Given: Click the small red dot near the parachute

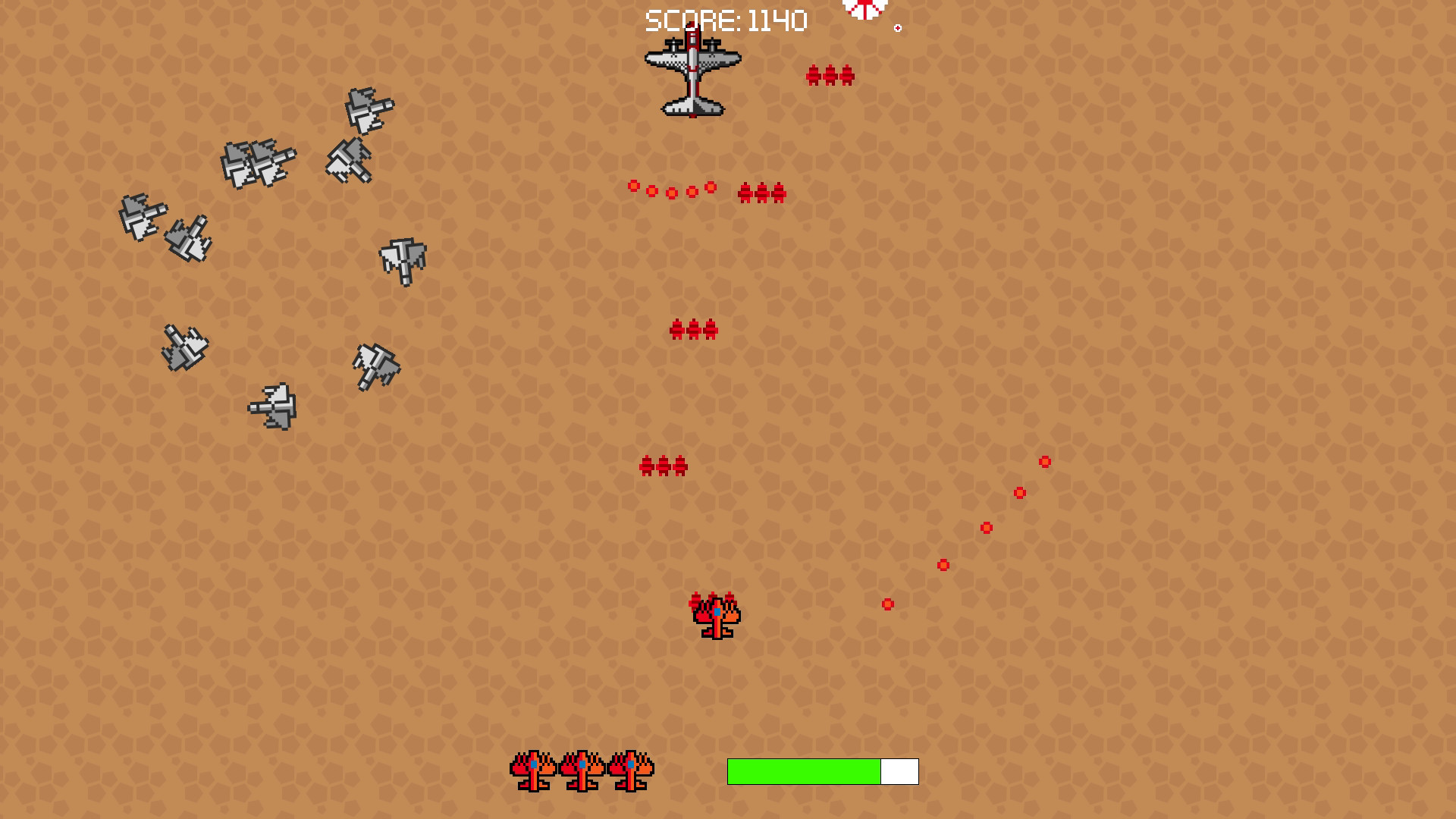Looking at the screenshot, I should tap(898, 26).
